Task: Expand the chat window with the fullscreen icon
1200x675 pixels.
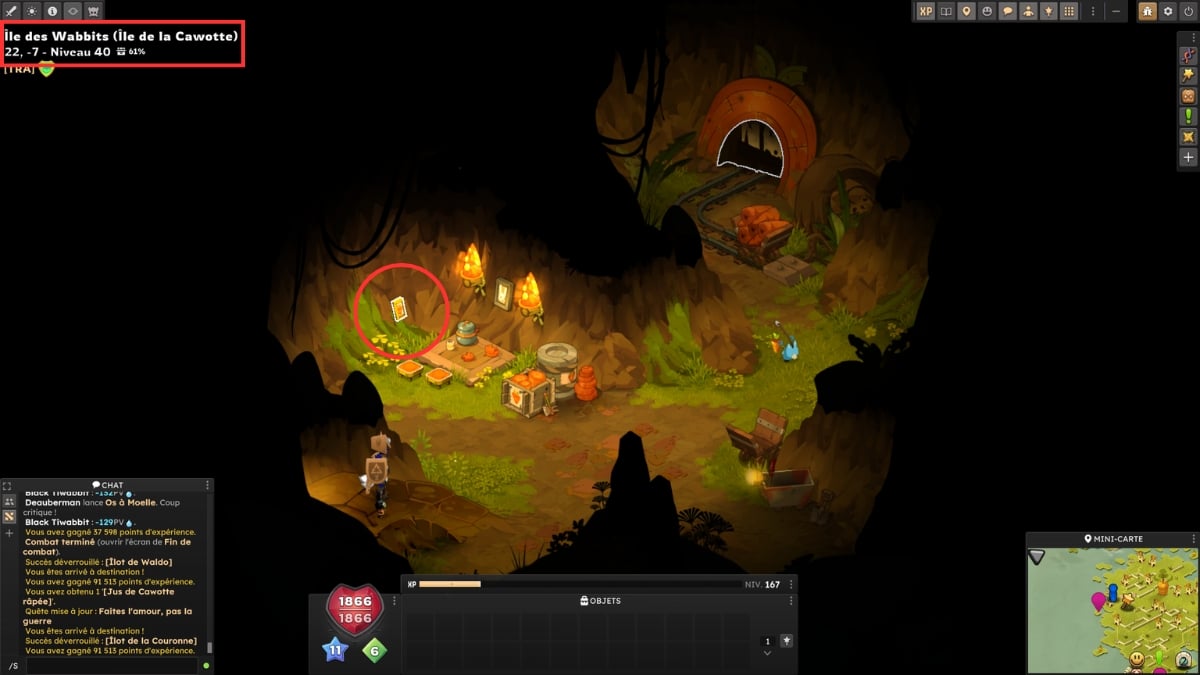Action: tap(8, 486)
